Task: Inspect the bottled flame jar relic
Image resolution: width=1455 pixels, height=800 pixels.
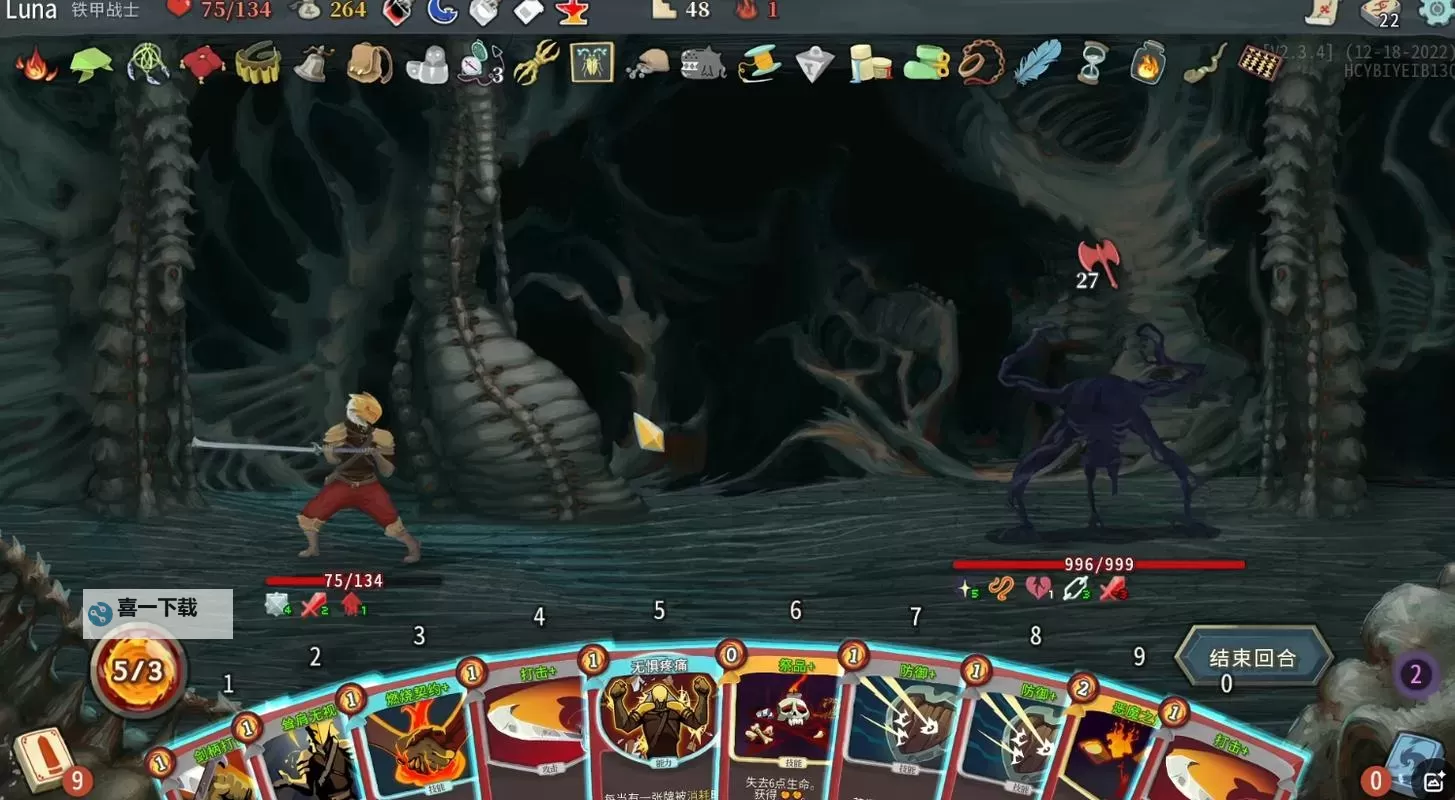Action: pos(1148,63)
